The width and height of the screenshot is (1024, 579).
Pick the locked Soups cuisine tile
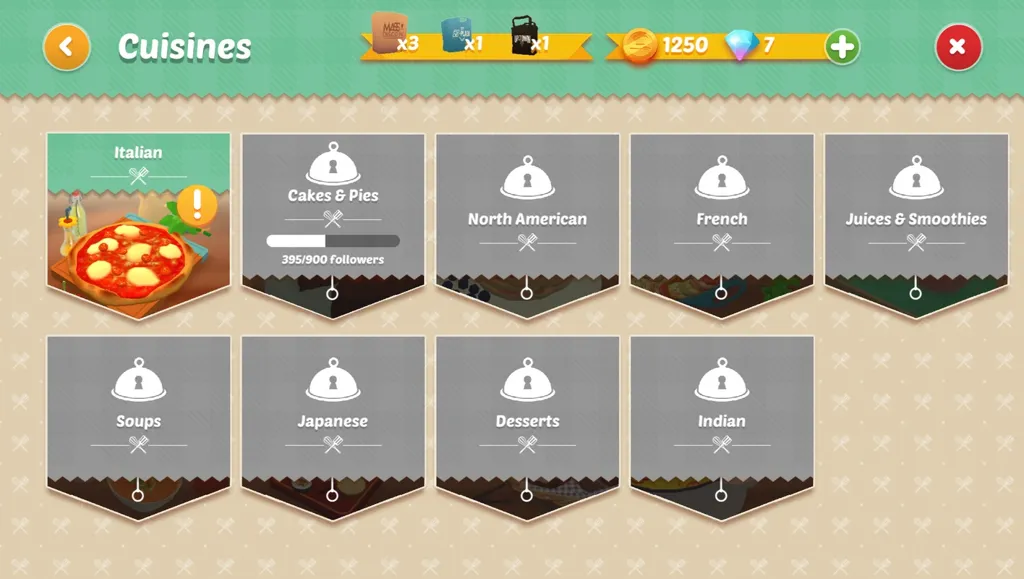pos(138,422)
